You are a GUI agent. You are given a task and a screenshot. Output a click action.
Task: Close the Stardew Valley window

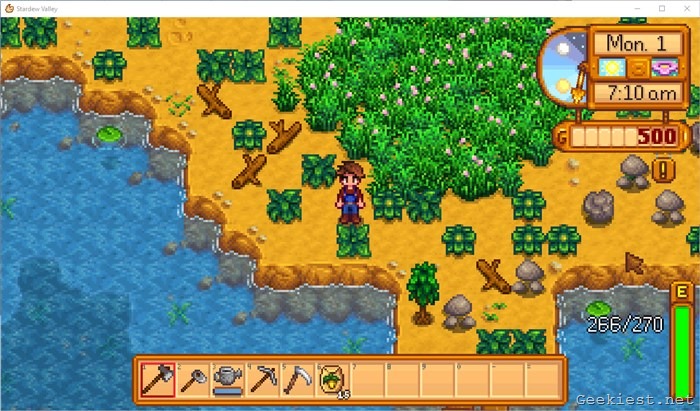[684, 8]
